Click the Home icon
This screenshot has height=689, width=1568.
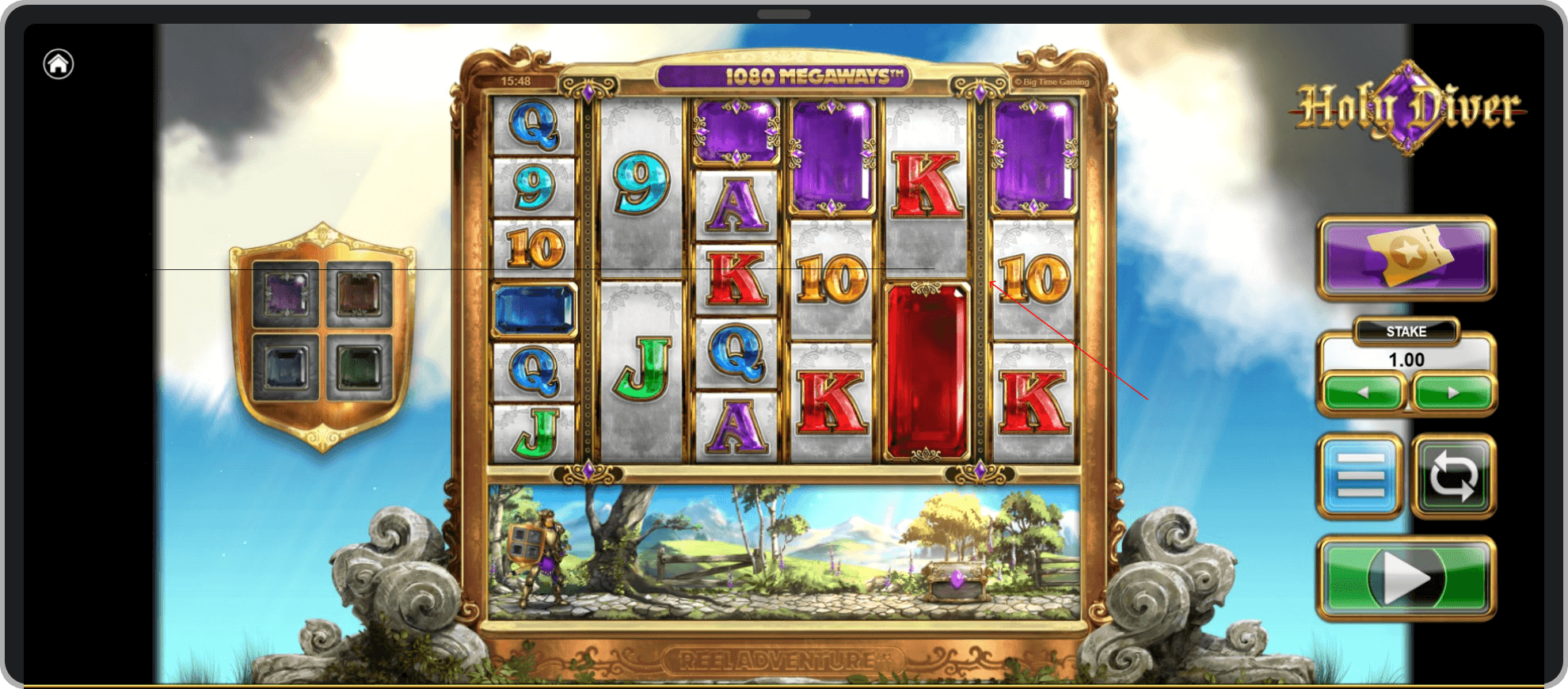(x=58, y=64)
